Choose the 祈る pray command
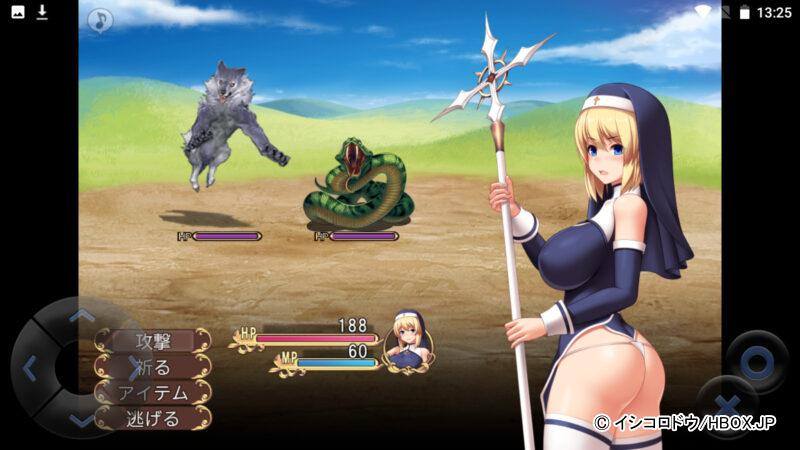The image size is (800, 450). [x=153, y=366]
